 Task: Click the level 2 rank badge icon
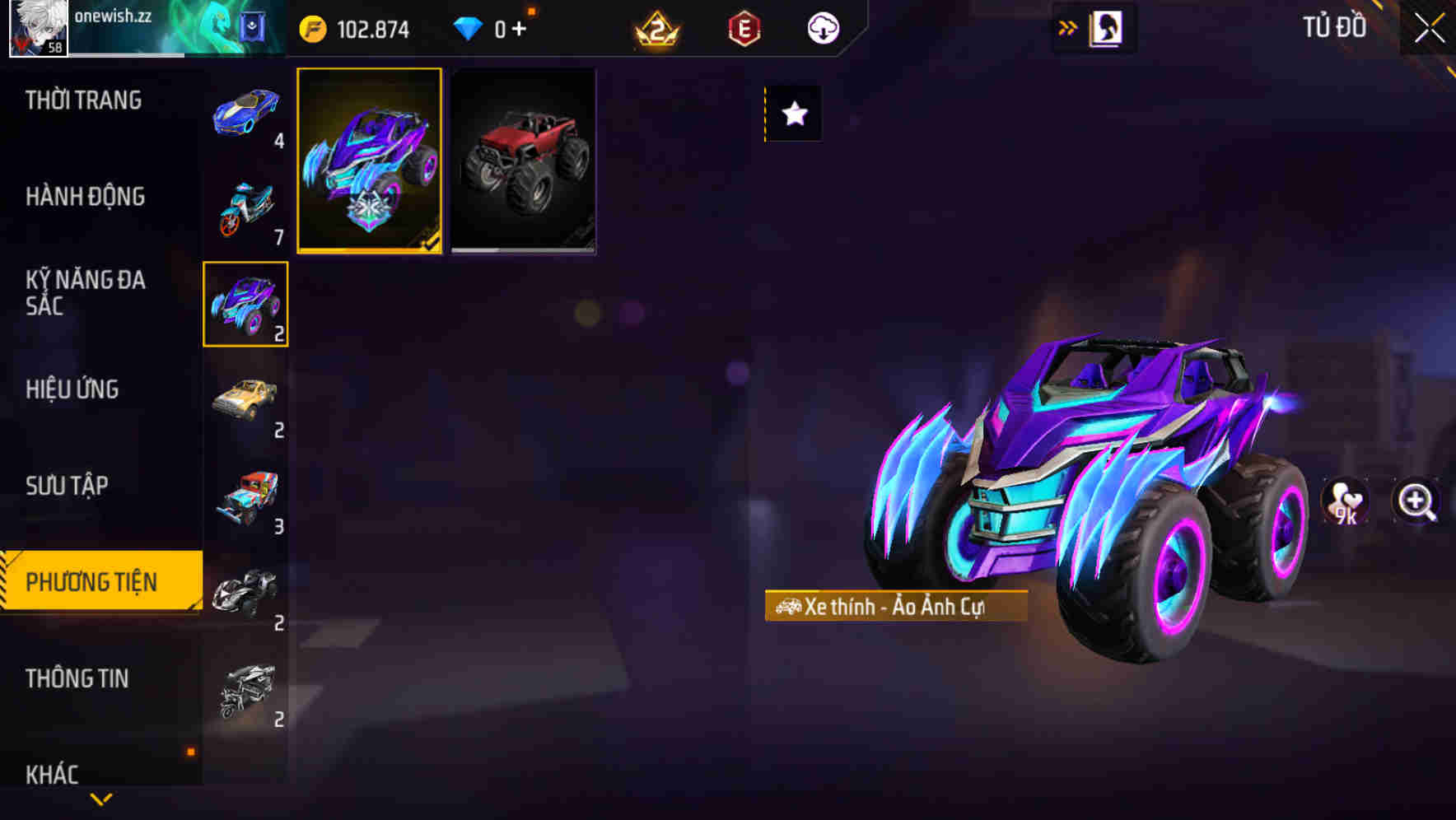(653, 27)
